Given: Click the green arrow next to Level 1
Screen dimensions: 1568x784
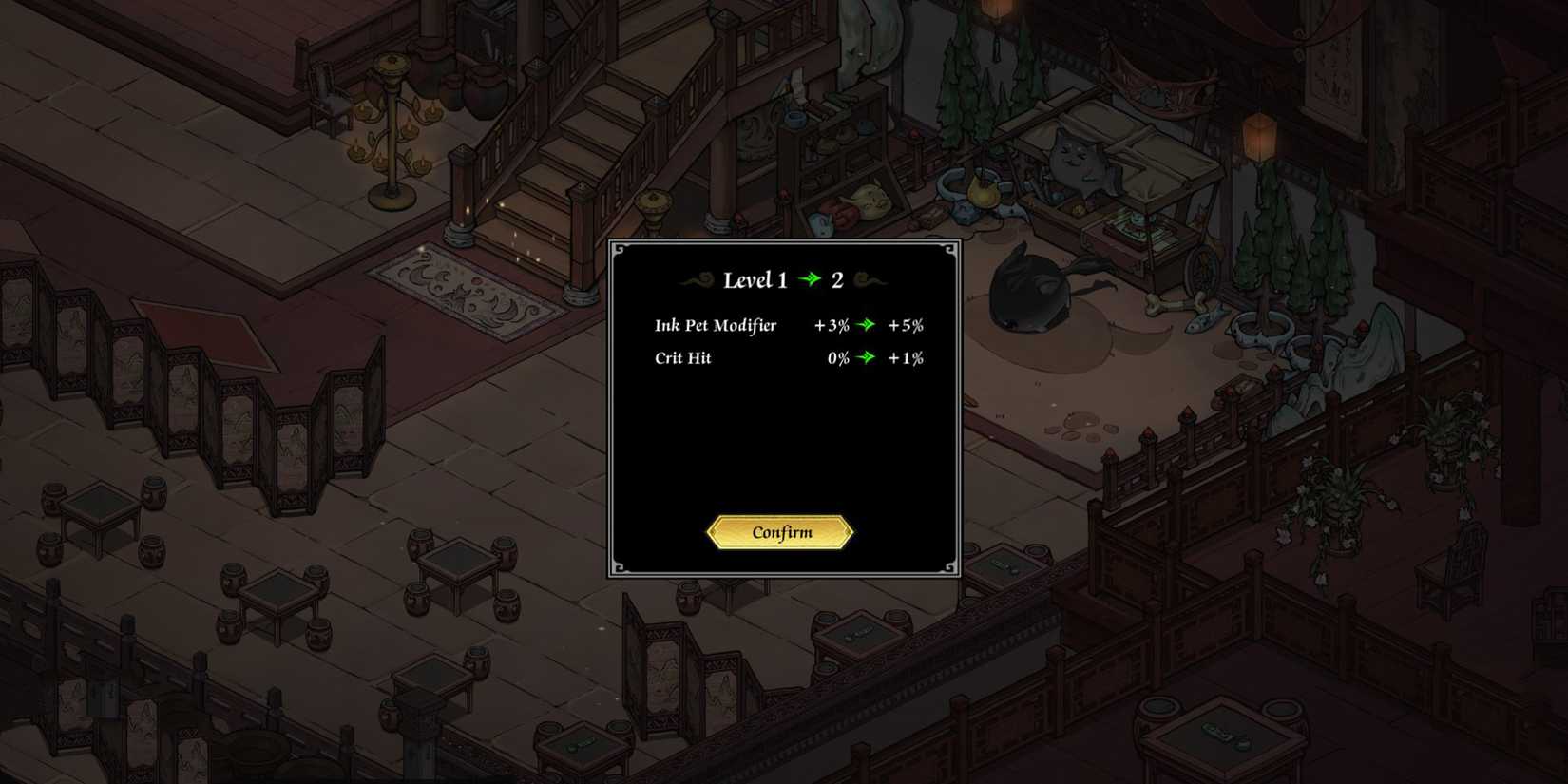Looking at the screenshot, I should (810, 279).
